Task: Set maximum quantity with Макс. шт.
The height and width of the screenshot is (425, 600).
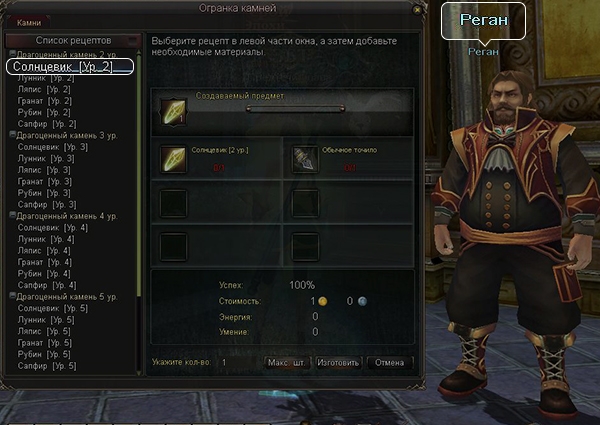Action: click(285, 363)
